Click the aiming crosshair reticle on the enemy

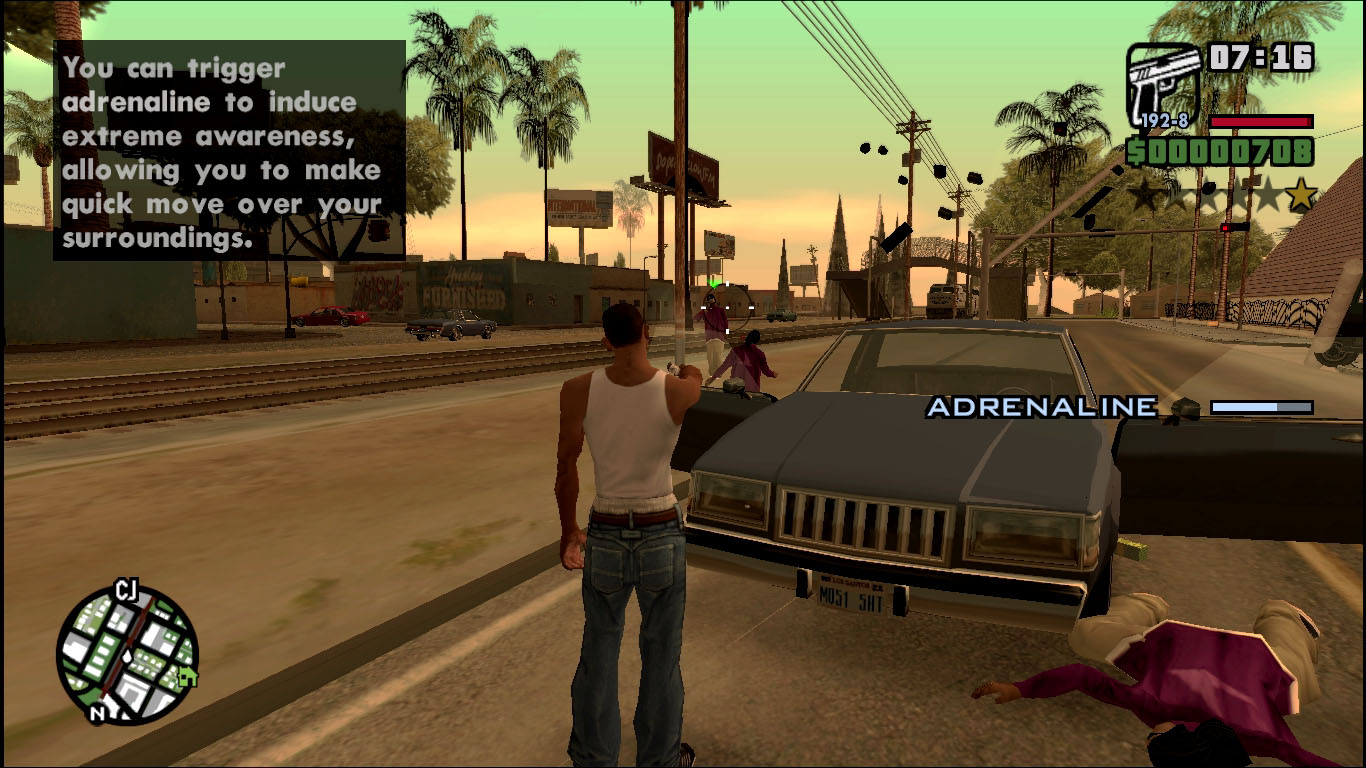pos(727,307)
